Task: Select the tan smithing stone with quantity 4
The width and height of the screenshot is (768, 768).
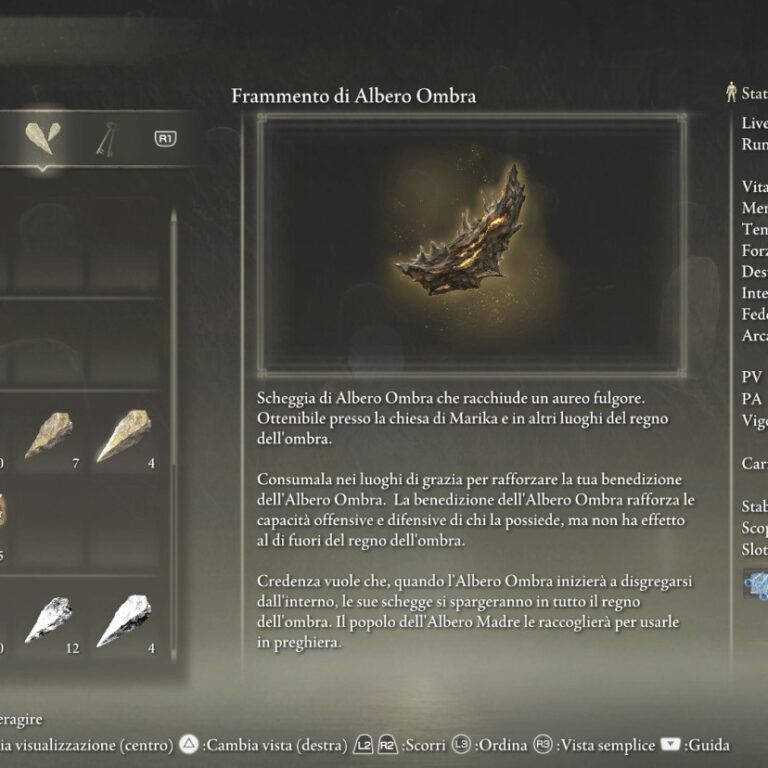Action: tap(124, 435)
